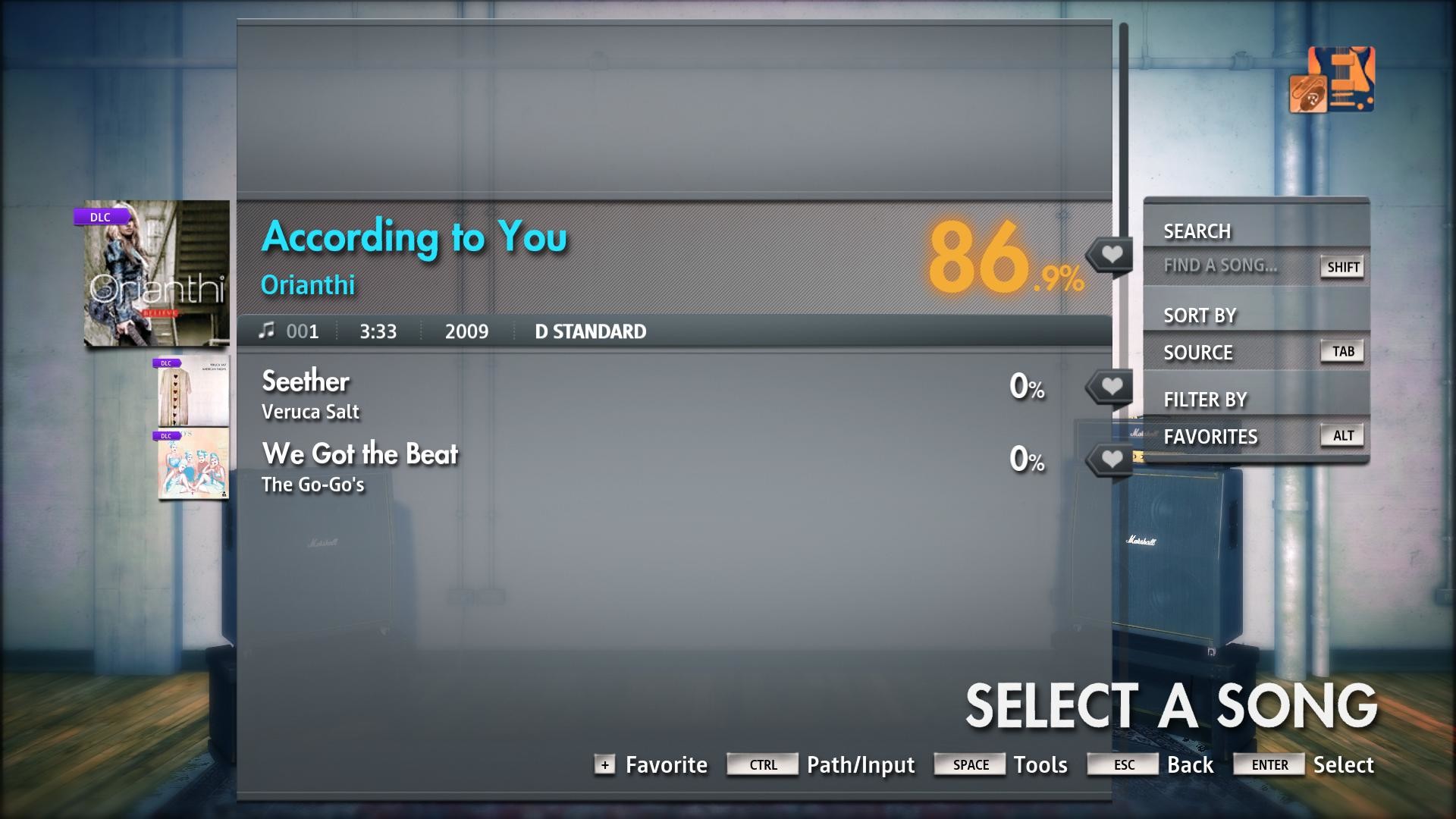Click the SHIFT key icon beside Find a Song
This screenshot has height=819, width=1456.
point(1341,267)
